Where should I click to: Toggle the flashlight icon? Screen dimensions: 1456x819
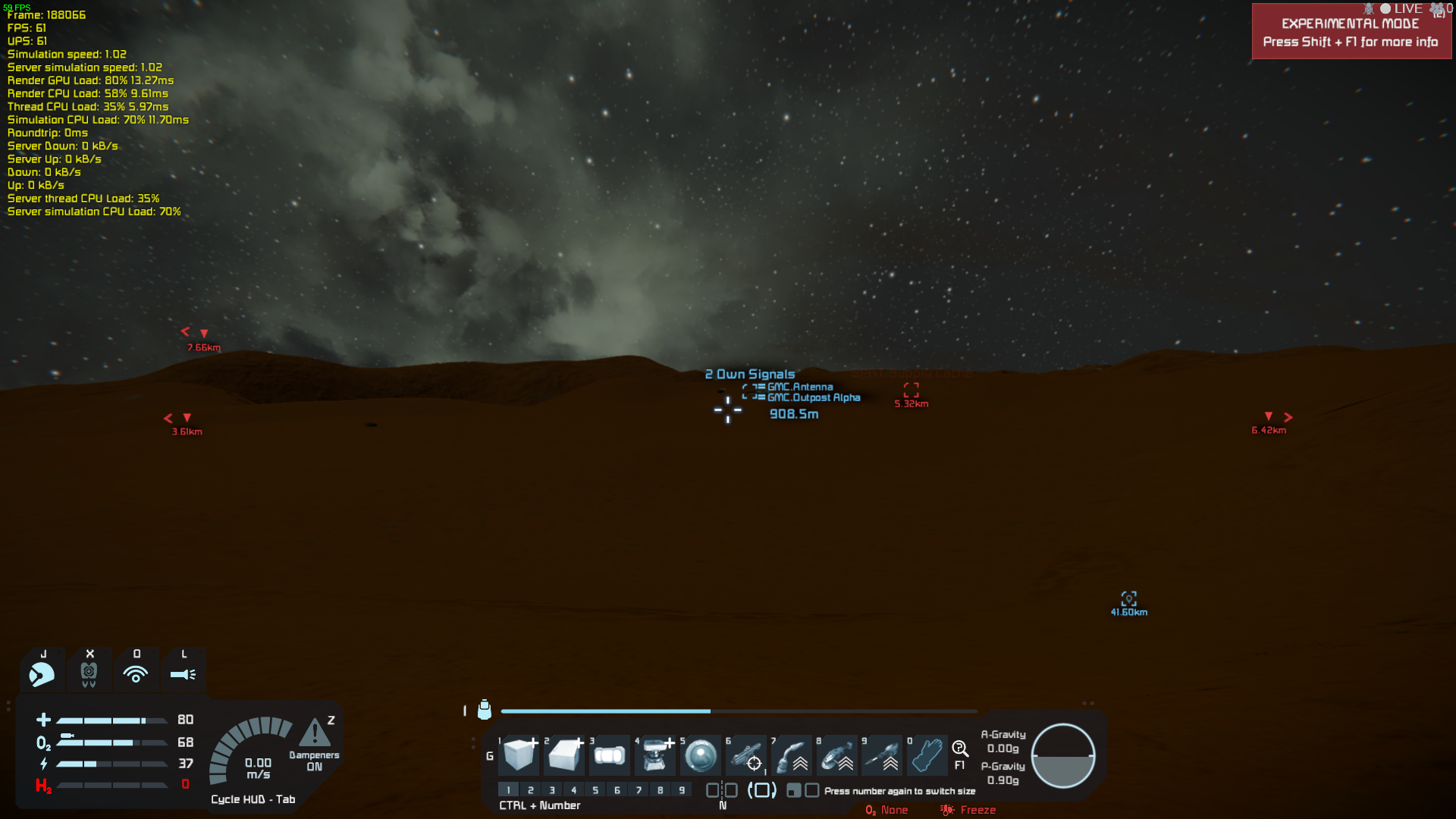click(183, 673)
